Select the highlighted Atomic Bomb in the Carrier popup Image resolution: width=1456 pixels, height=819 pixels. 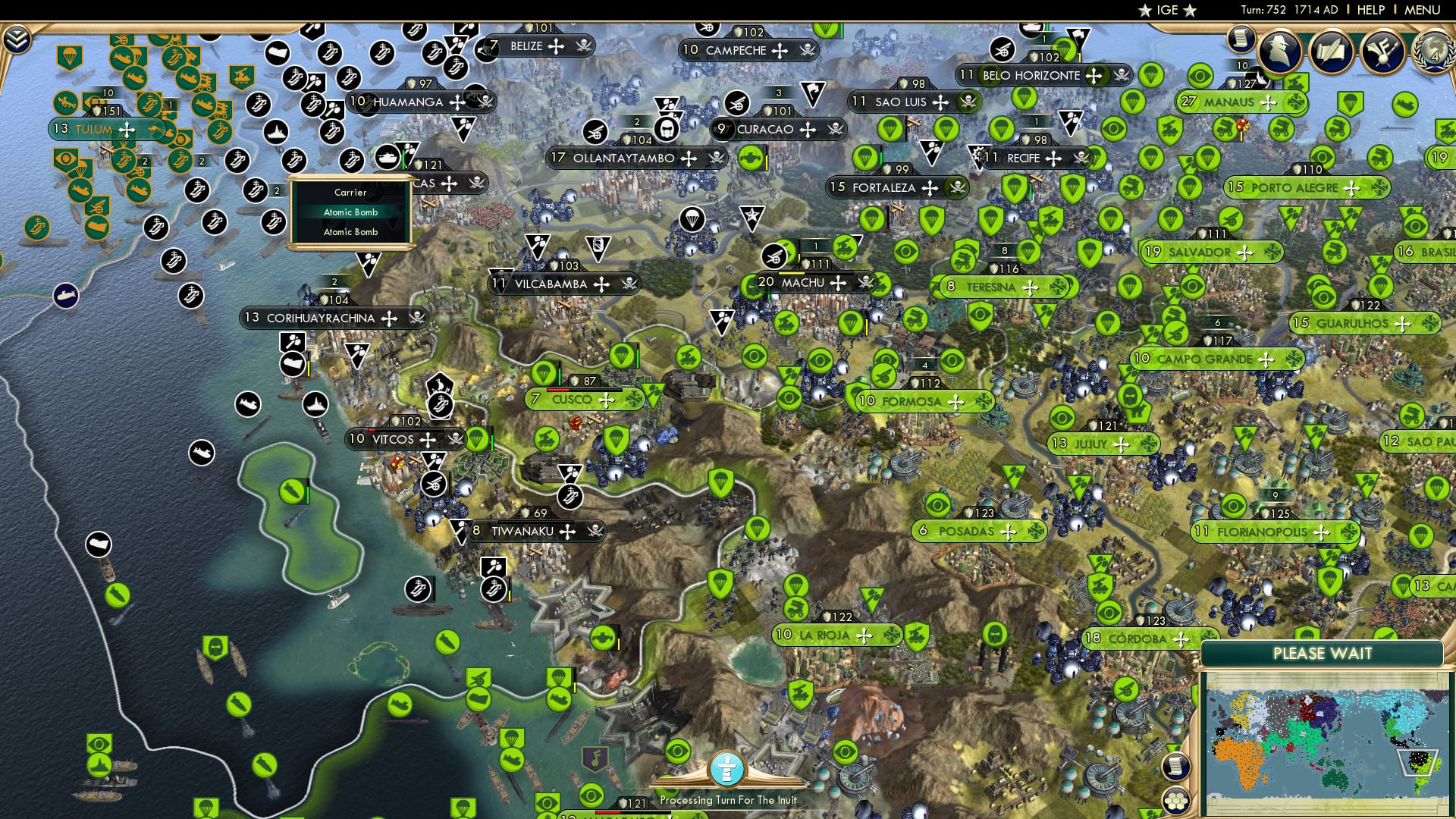[352, 212]
